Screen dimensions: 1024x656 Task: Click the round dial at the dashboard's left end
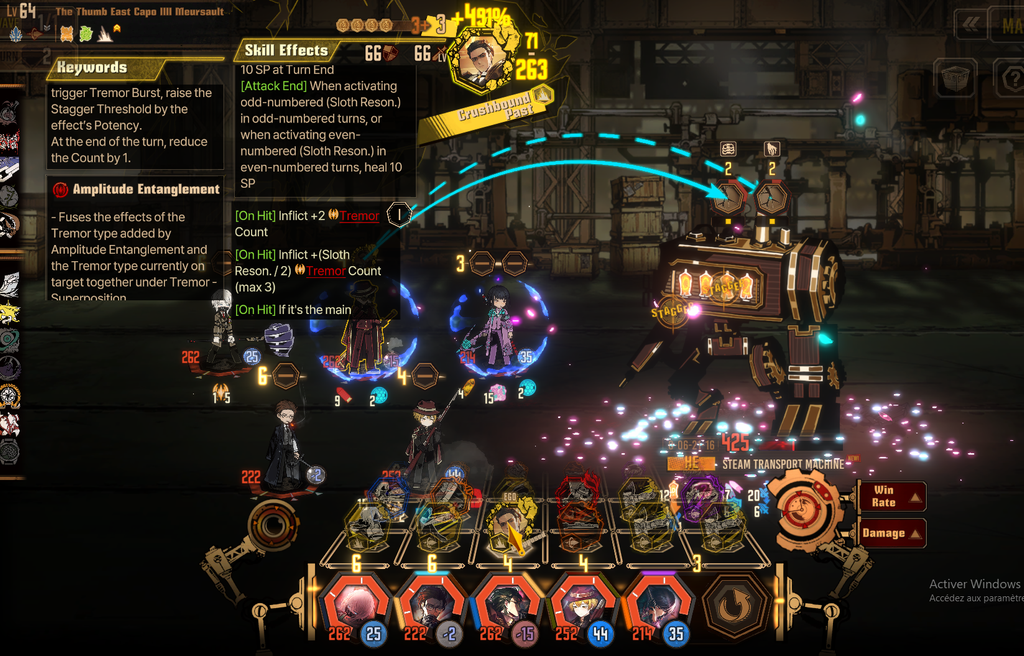(x=272, y=523)
